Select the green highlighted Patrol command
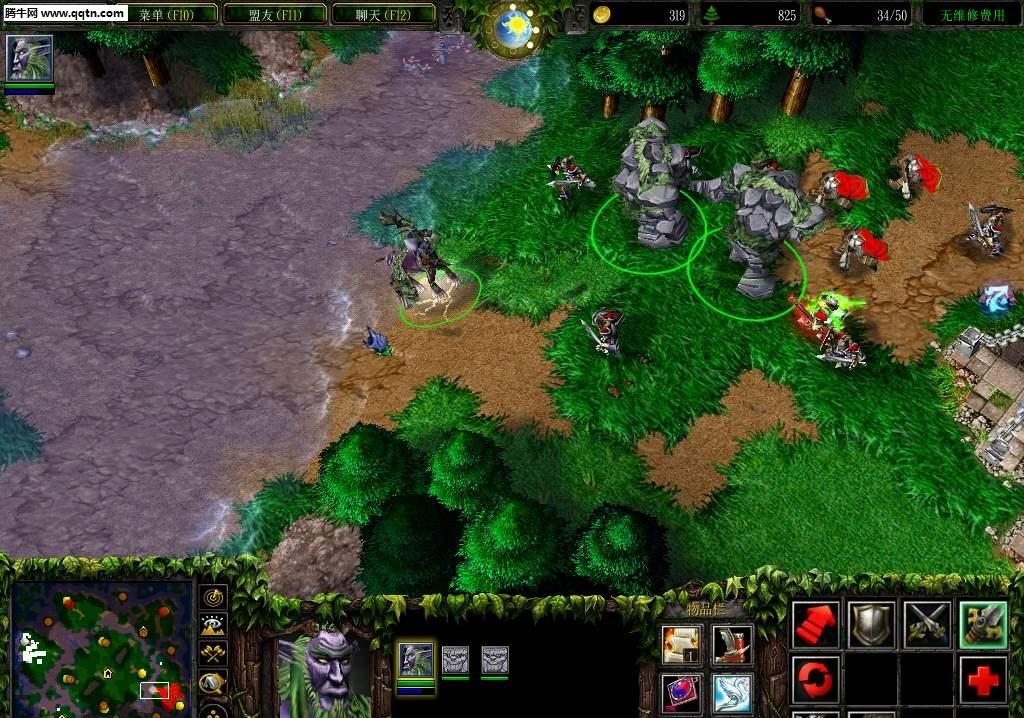 point(983,625)
